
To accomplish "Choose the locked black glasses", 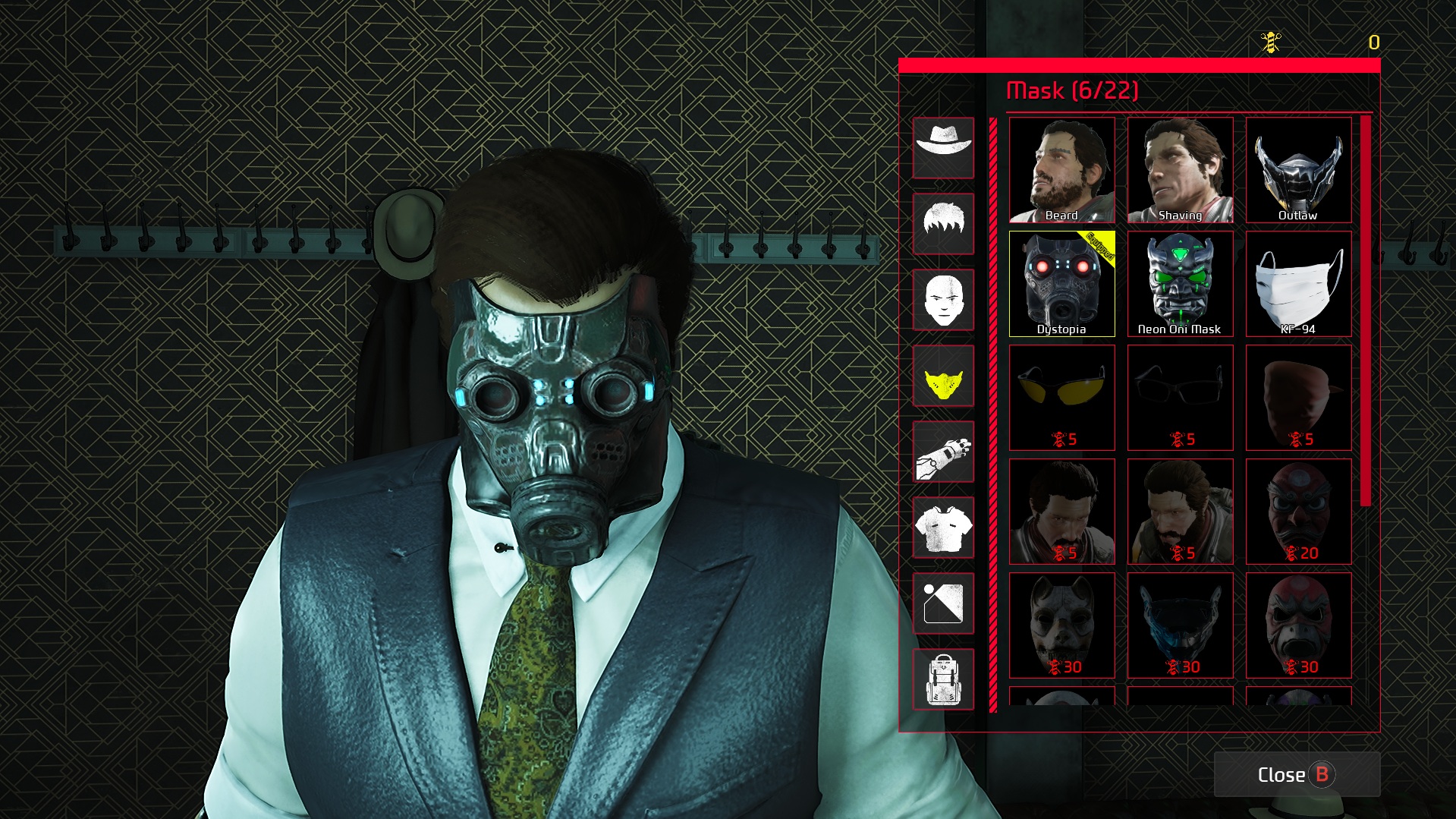I will pos(1180,398).
